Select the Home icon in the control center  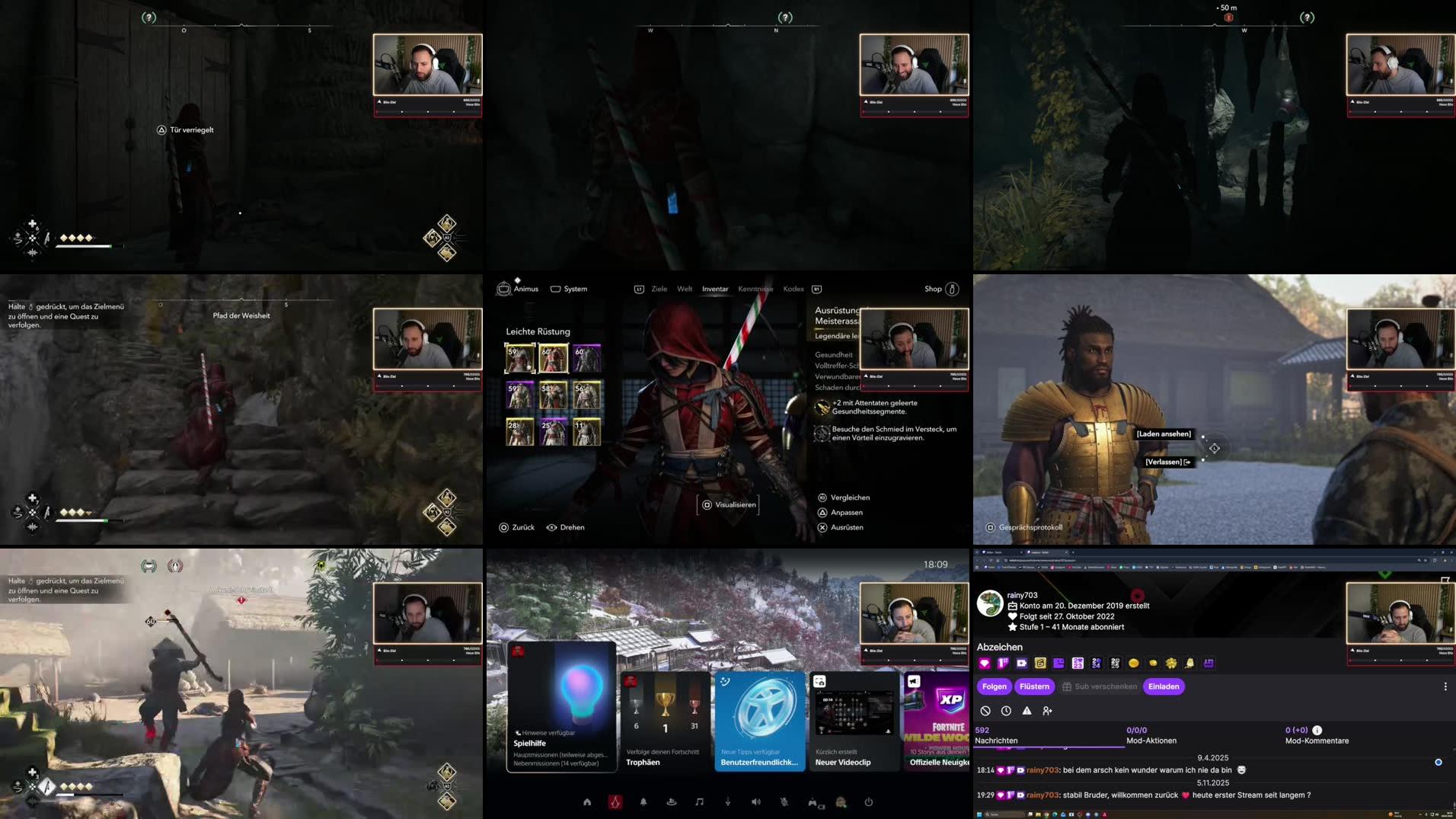click(587, 801)
